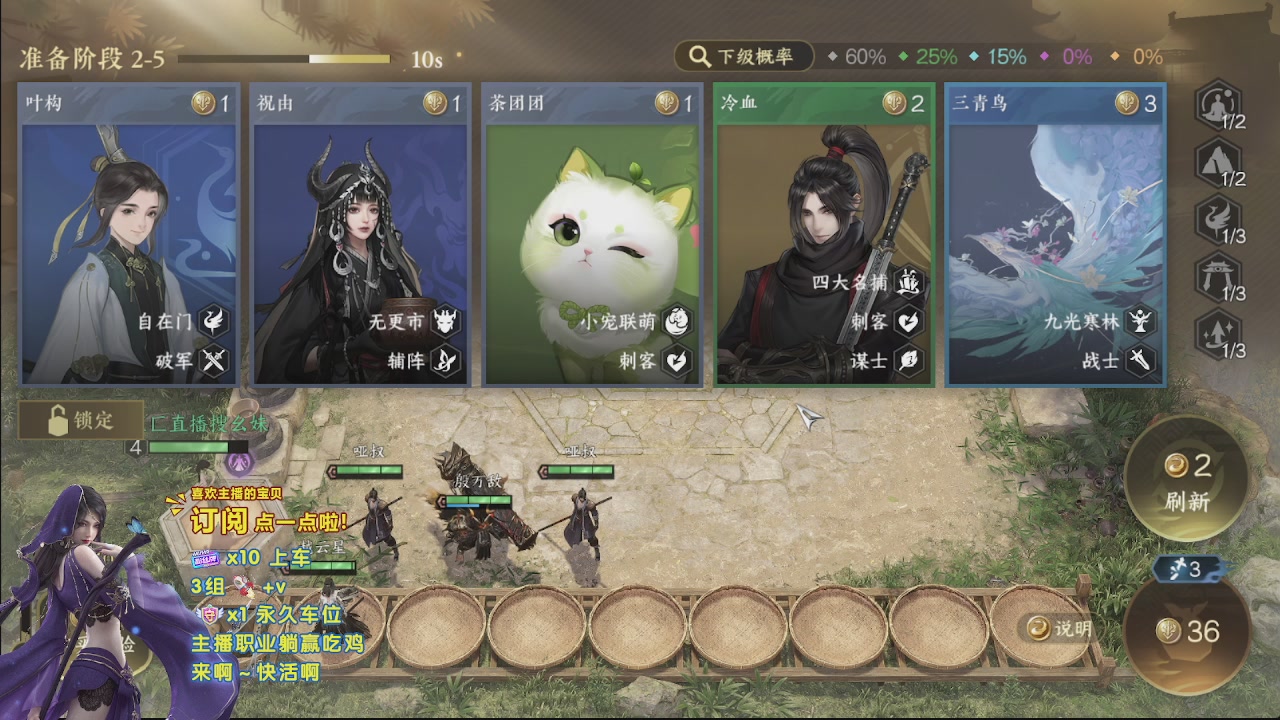Open the 下级概率 probability info
Viewport: 1280px width, 720px height.
[x=744, y=57]
